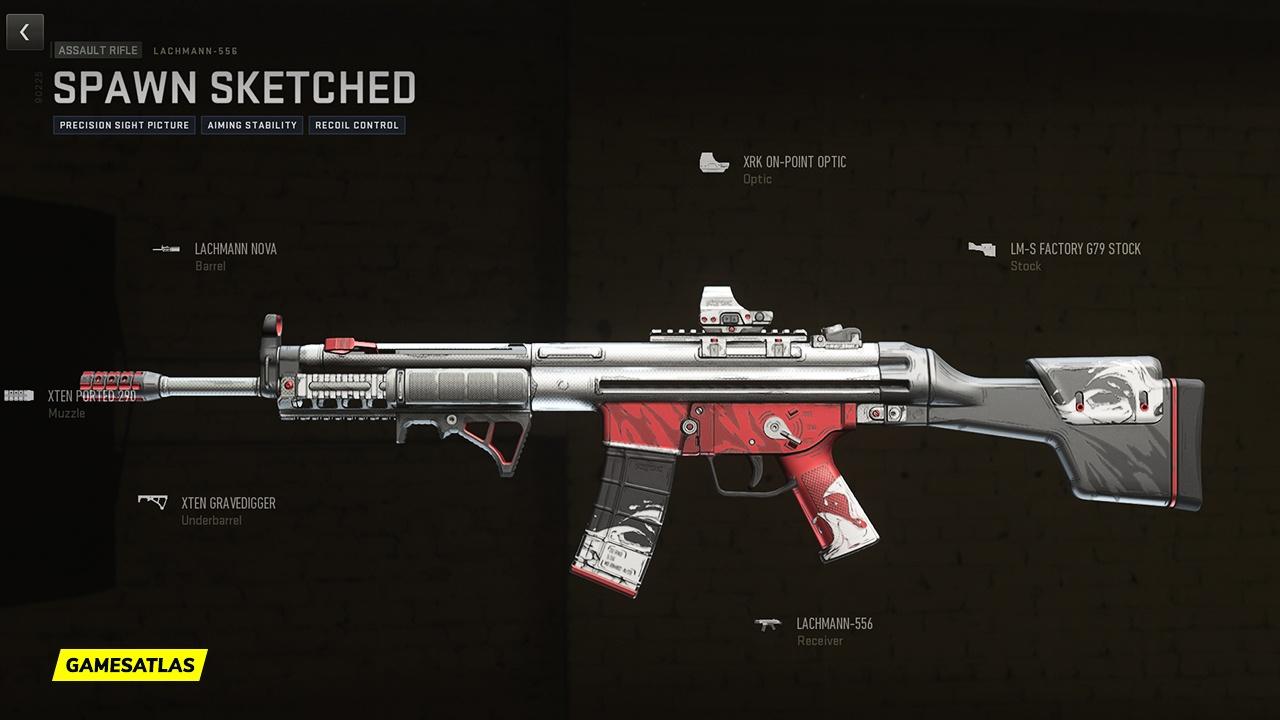Click the Aiming Stability tag
The width and height of the screenshot is (1280, 720).
(x=252, y=125)
